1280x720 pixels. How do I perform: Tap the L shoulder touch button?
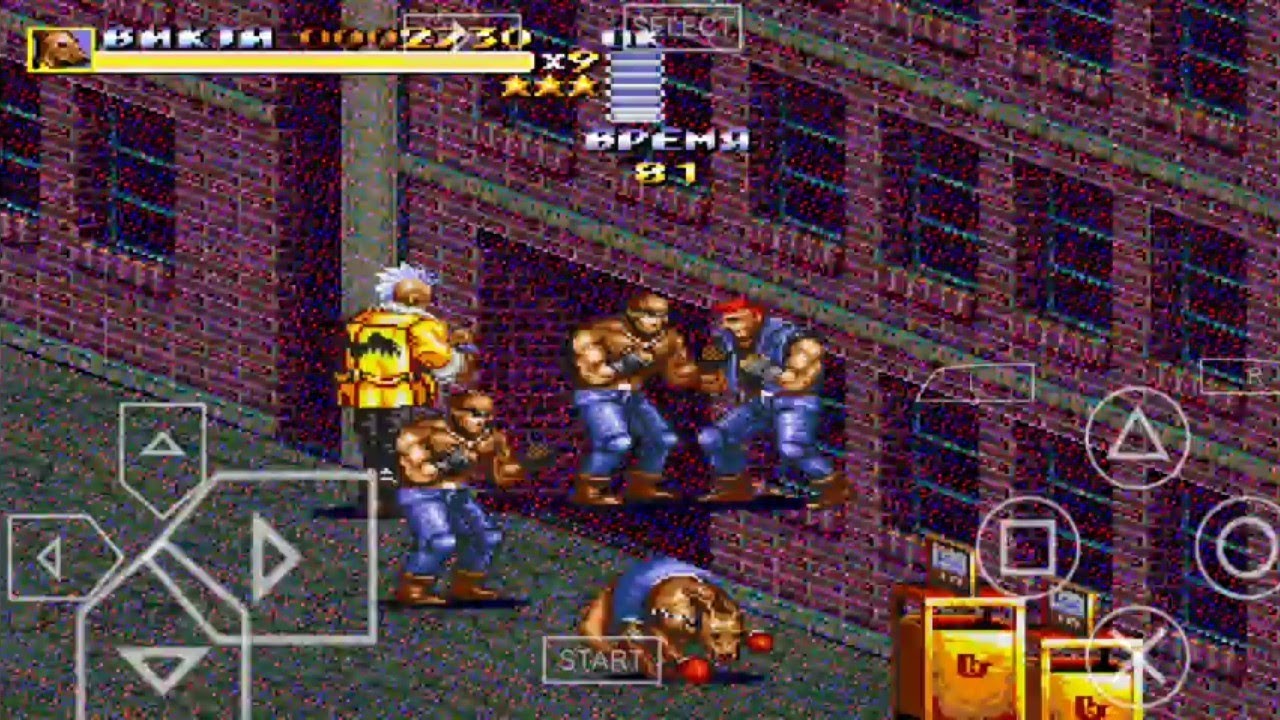coord(975,382)
